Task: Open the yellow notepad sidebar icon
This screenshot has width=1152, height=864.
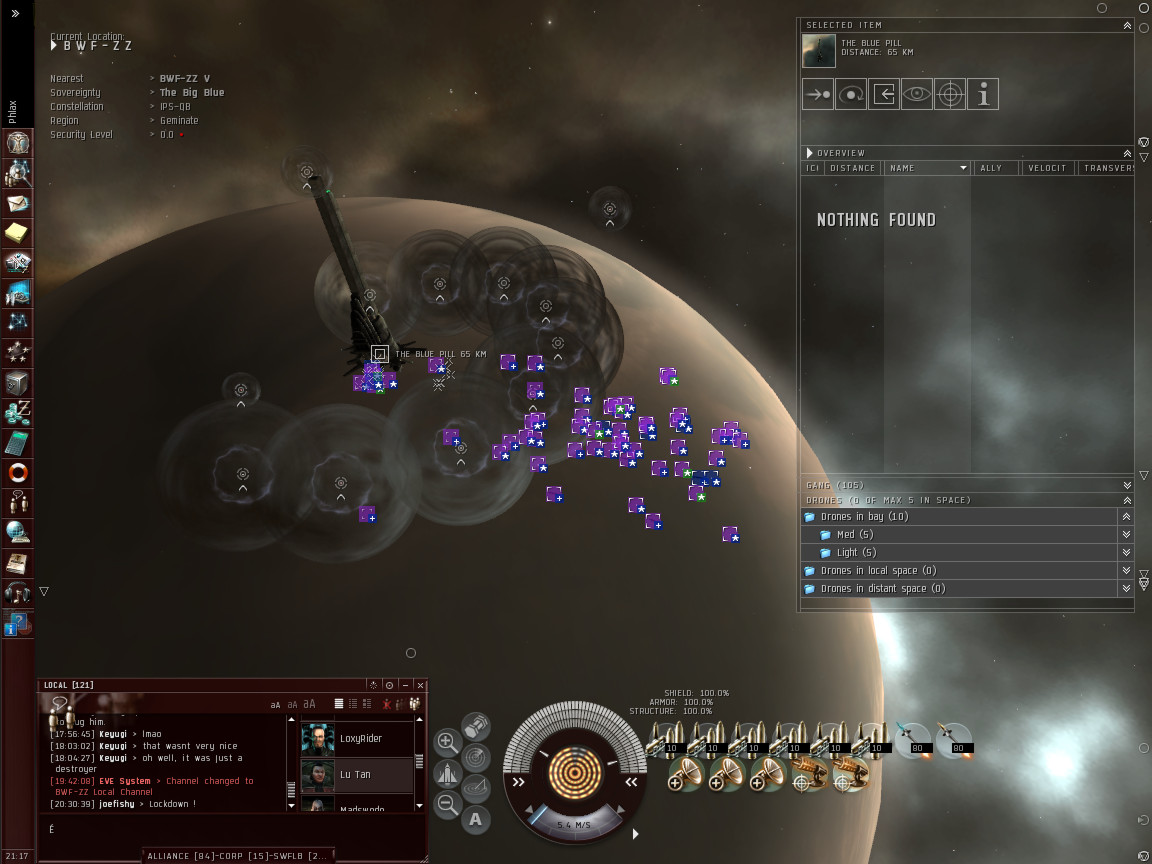Action: (x=18, y=233)
